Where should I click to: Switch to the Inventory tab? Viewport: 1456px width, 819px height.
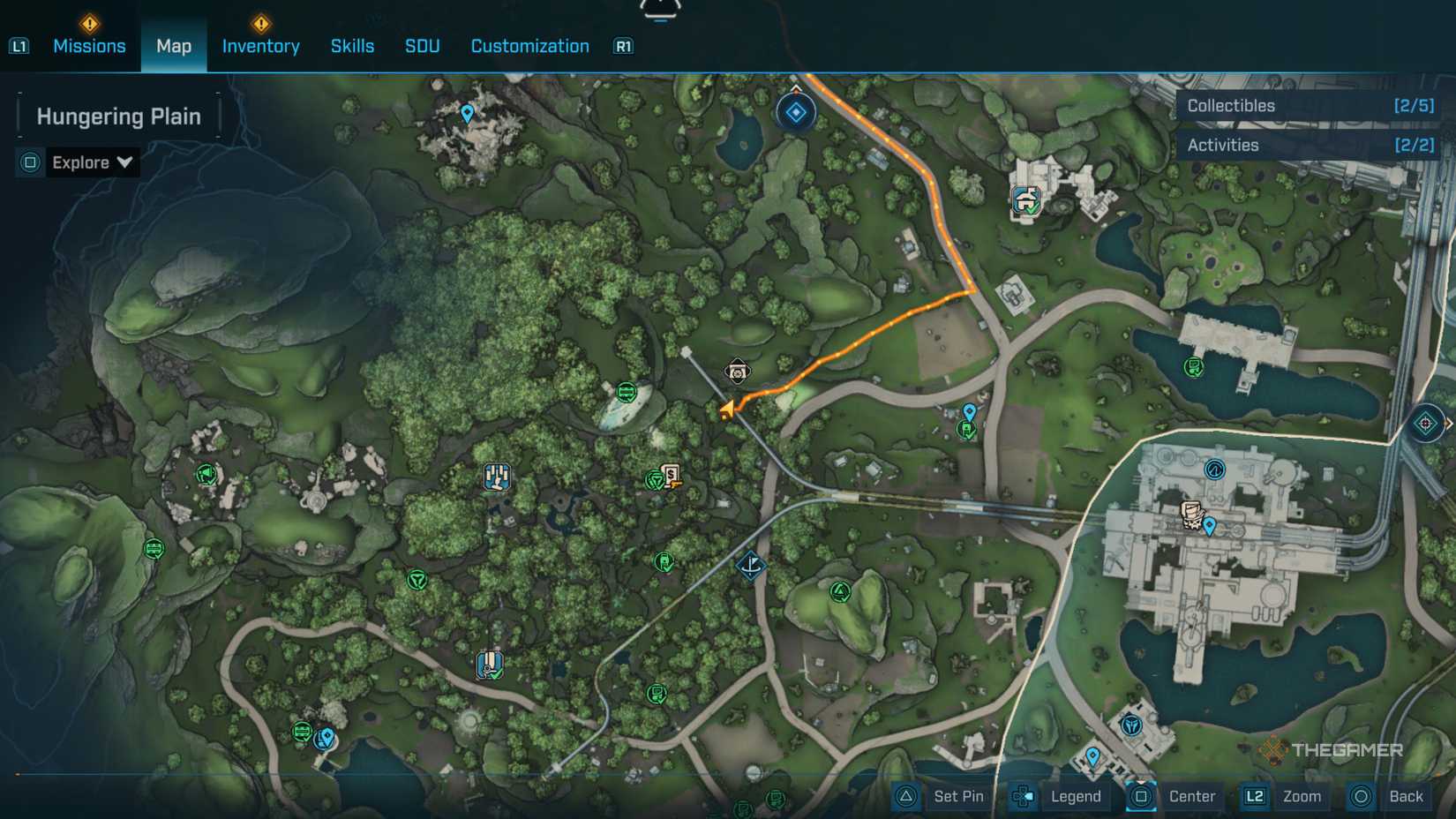tap(260, 46)
